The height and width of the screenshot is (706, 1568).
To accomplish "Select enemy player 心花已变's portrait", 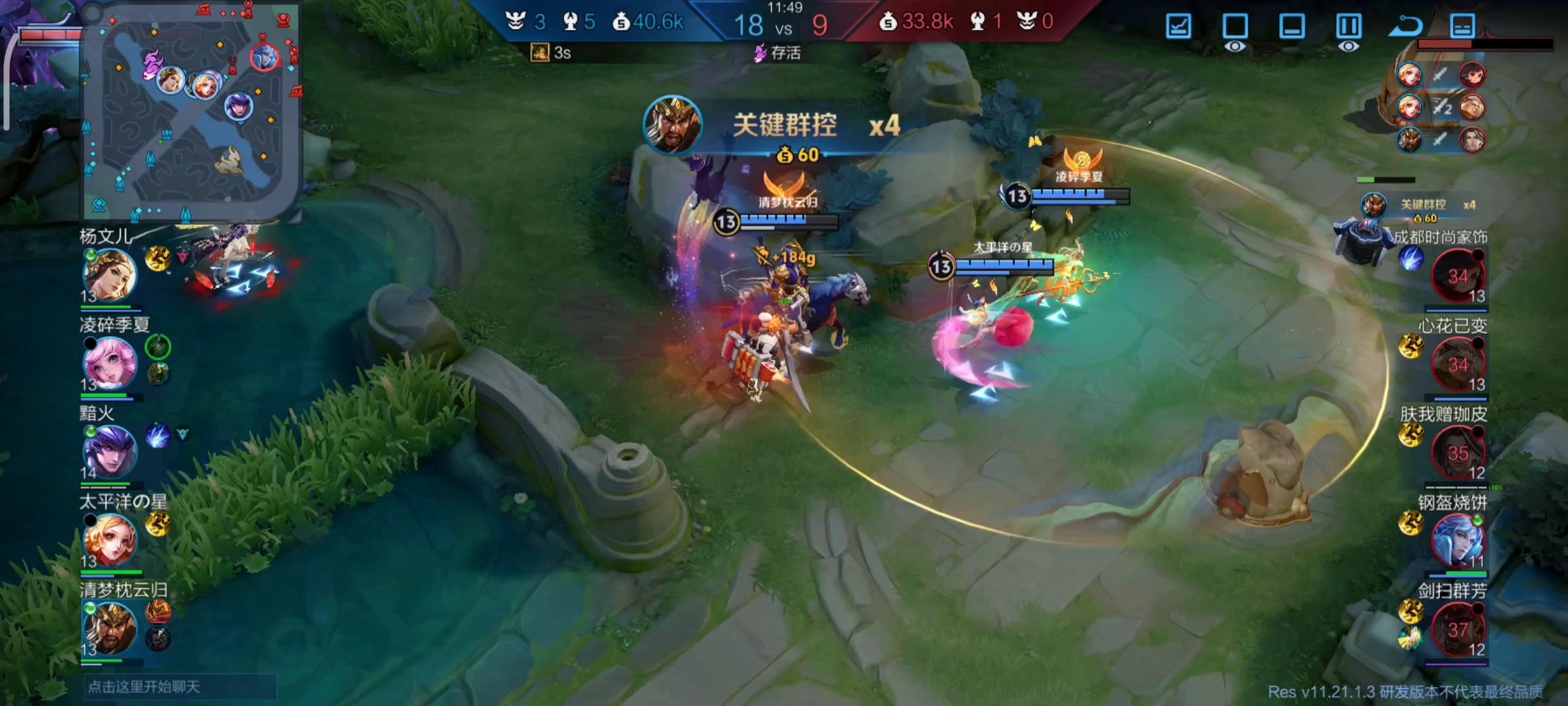I will click(x=1458, y=363).
